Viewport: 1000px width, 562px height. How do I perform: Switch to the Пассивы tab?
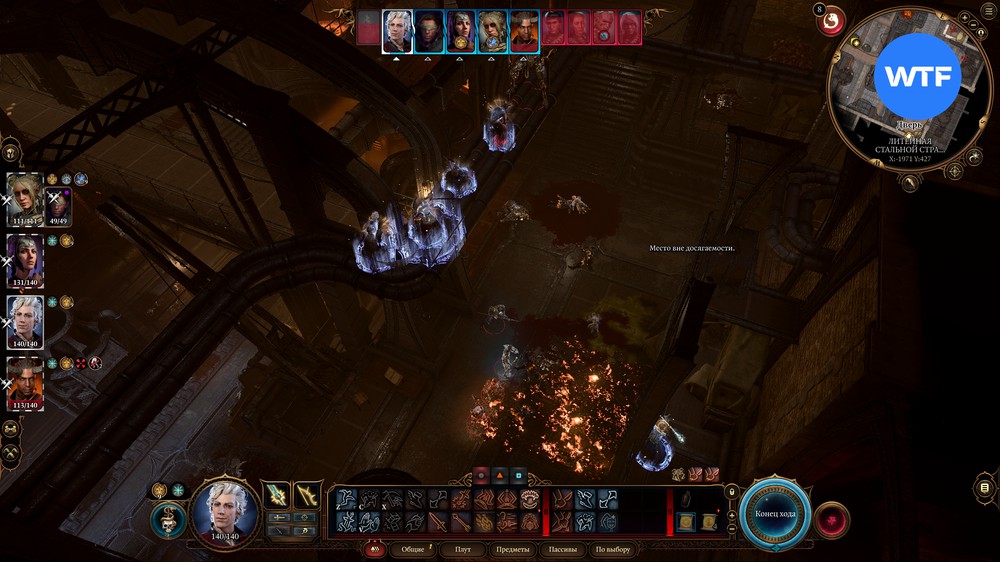(x=563, y=550)
